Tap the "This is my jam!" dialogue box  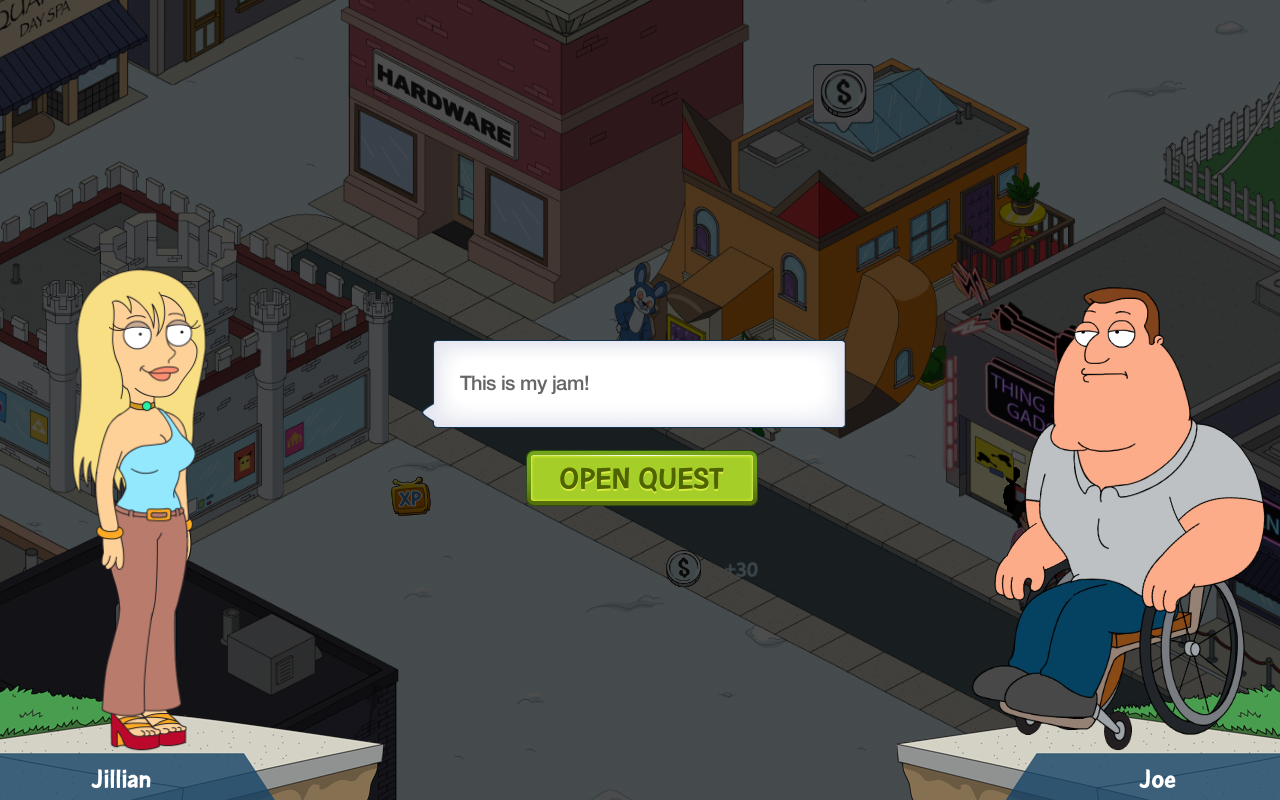(x=639, y=384)
